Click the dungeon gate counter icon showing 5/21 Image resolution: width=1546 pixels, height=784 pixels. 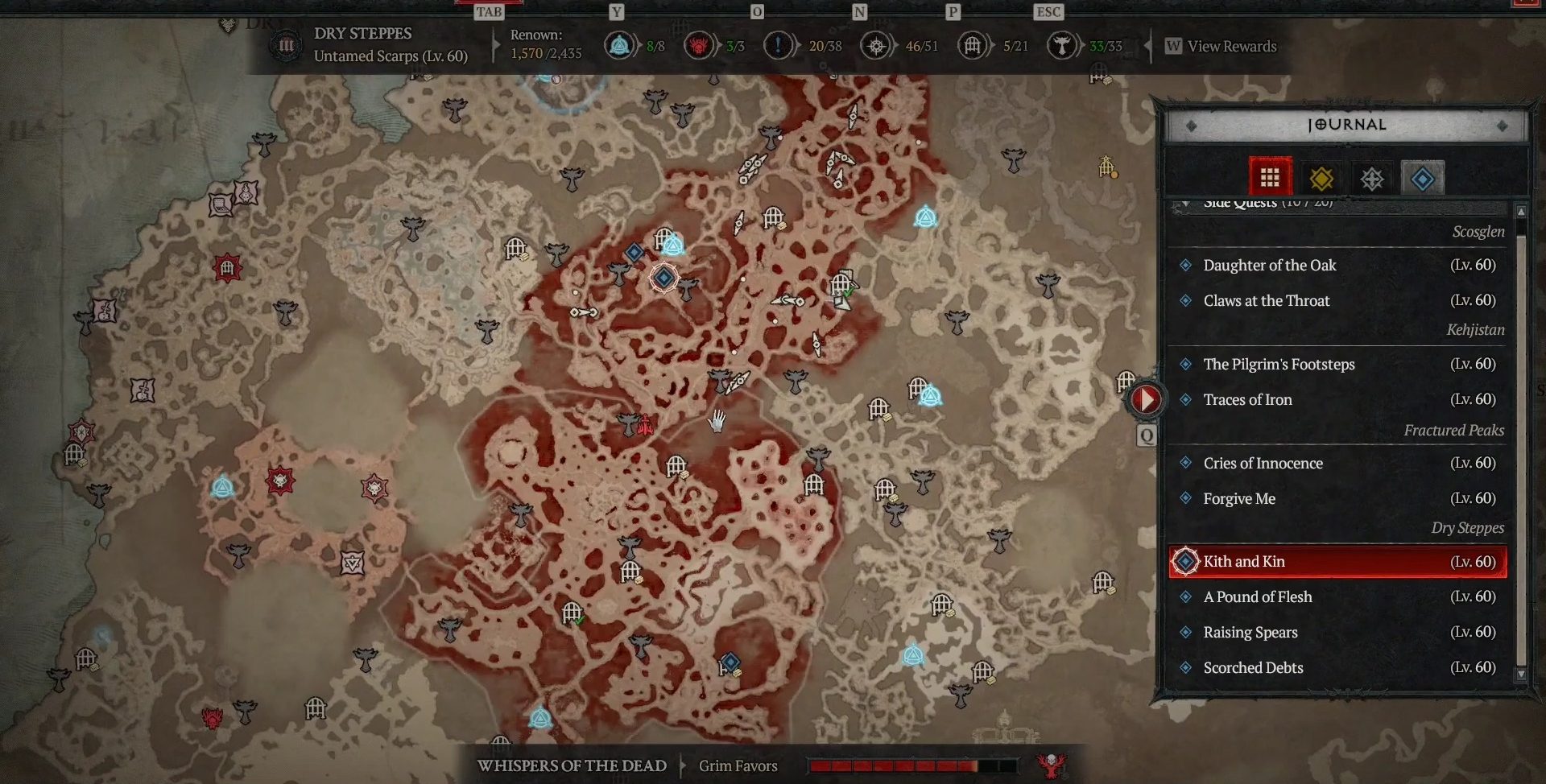click(x=973, y=46)
